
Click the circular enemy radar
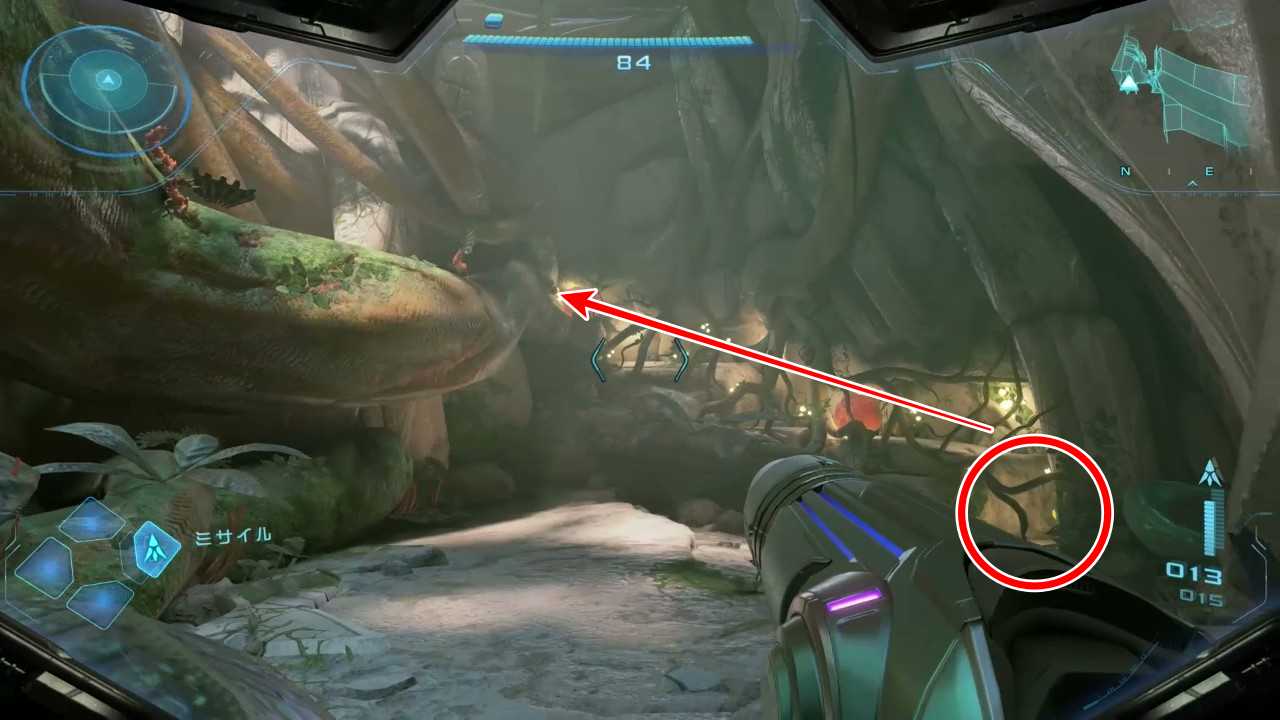point(107,88)
